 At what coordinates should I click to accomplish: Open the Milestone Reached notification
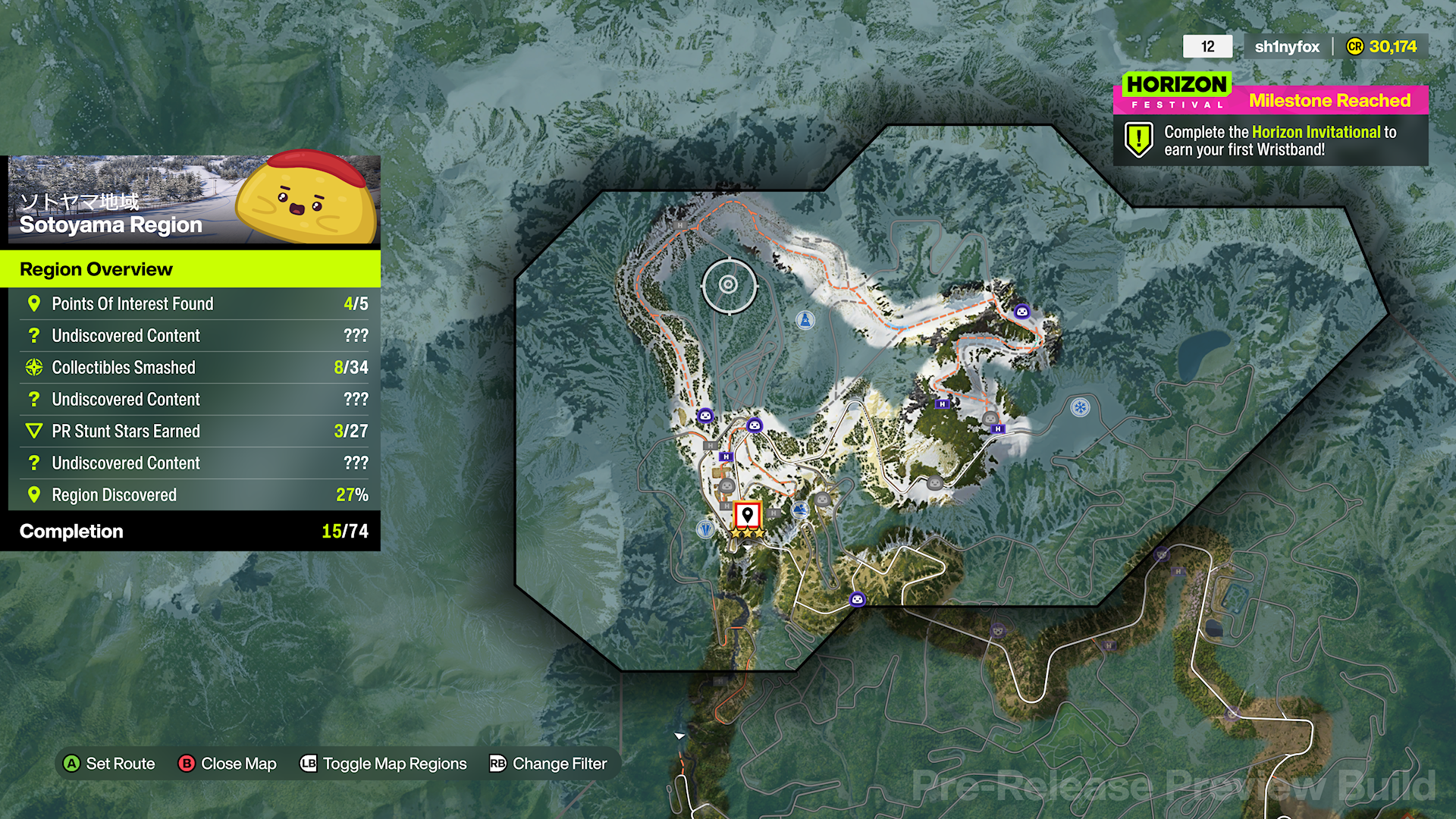click(x=1329, y=100)
